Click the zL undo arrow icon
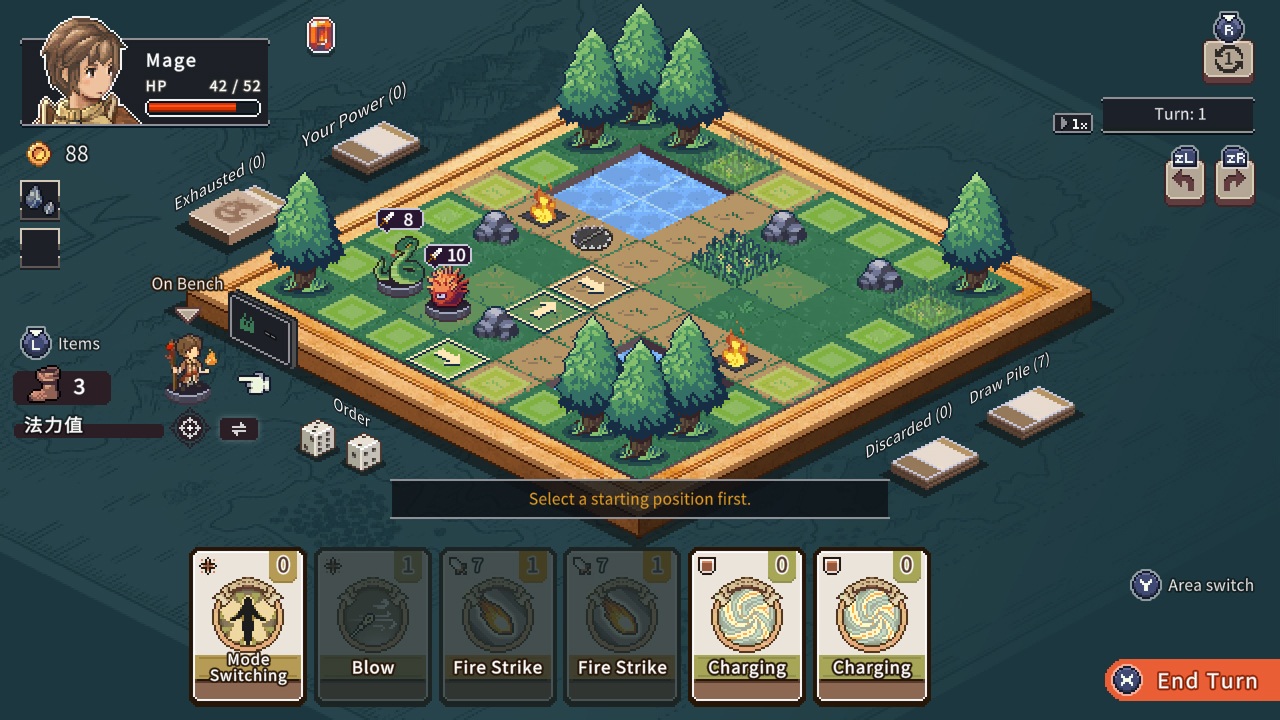 (1184, 181)
